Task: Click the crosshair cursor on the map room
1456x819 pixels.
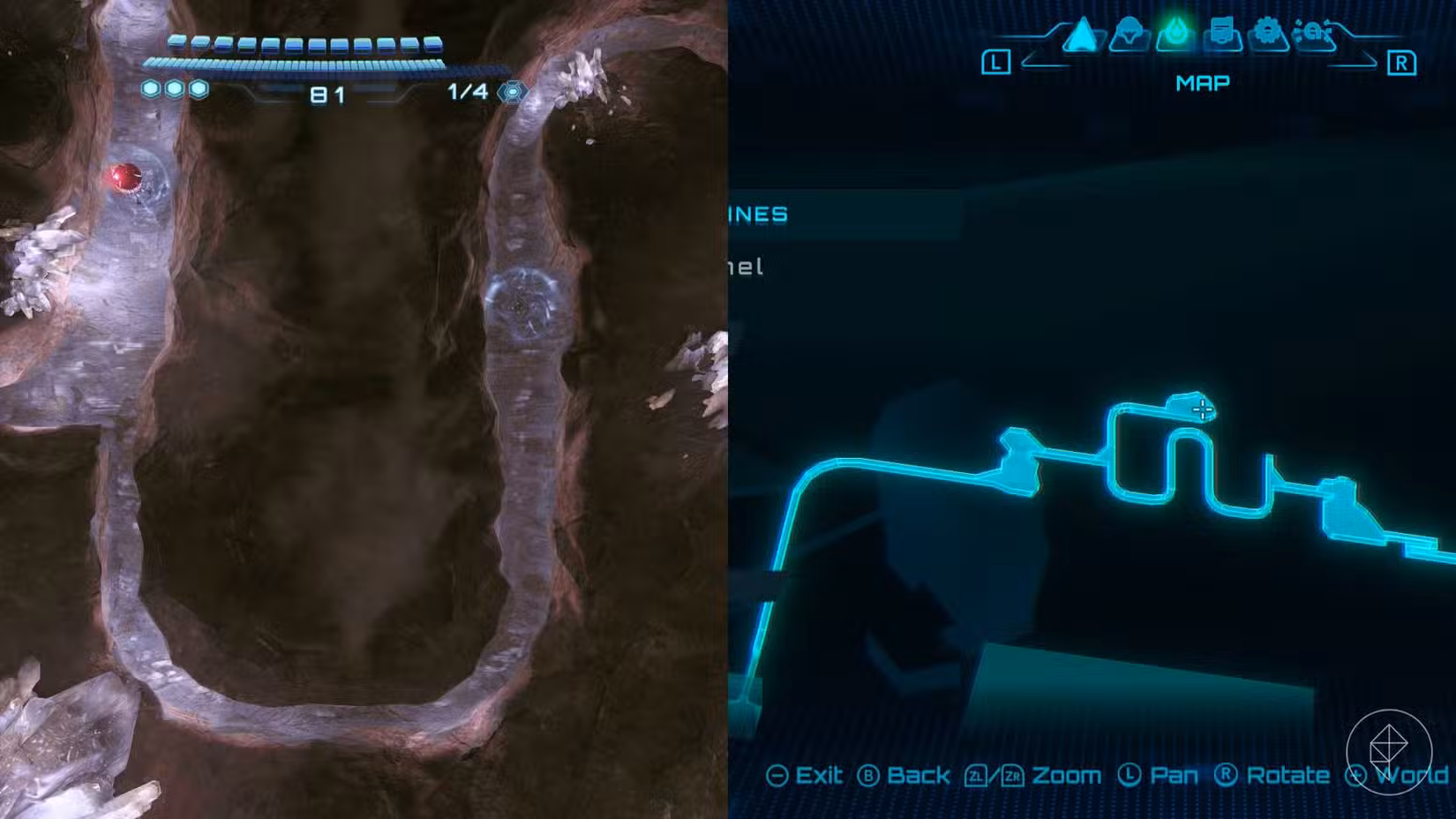Action: [x=1203, y=408]
